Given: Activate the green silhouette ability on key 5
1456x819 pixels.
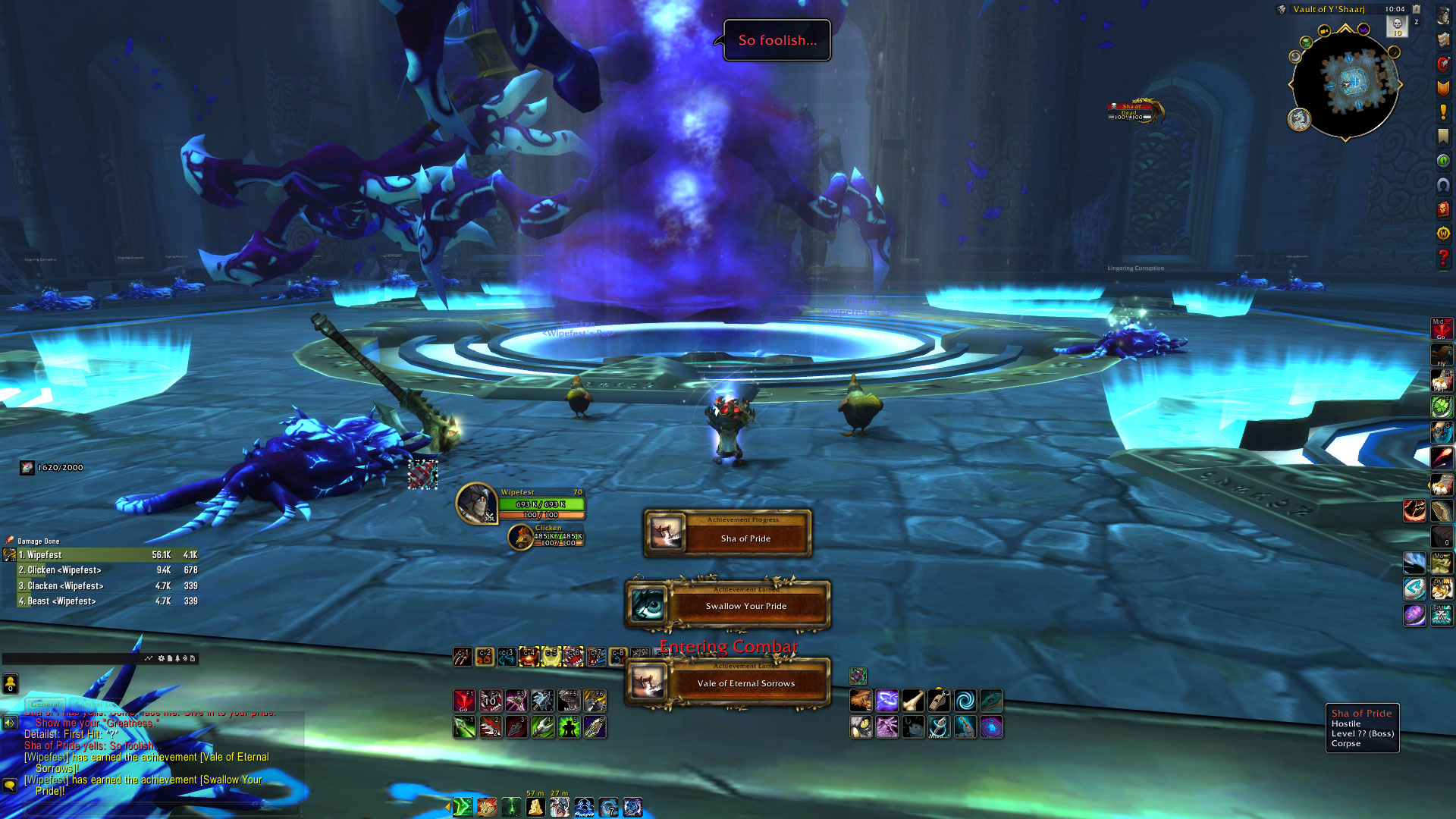Looking at the screenshot, I should pyautogui.click(x=569, y=727).
